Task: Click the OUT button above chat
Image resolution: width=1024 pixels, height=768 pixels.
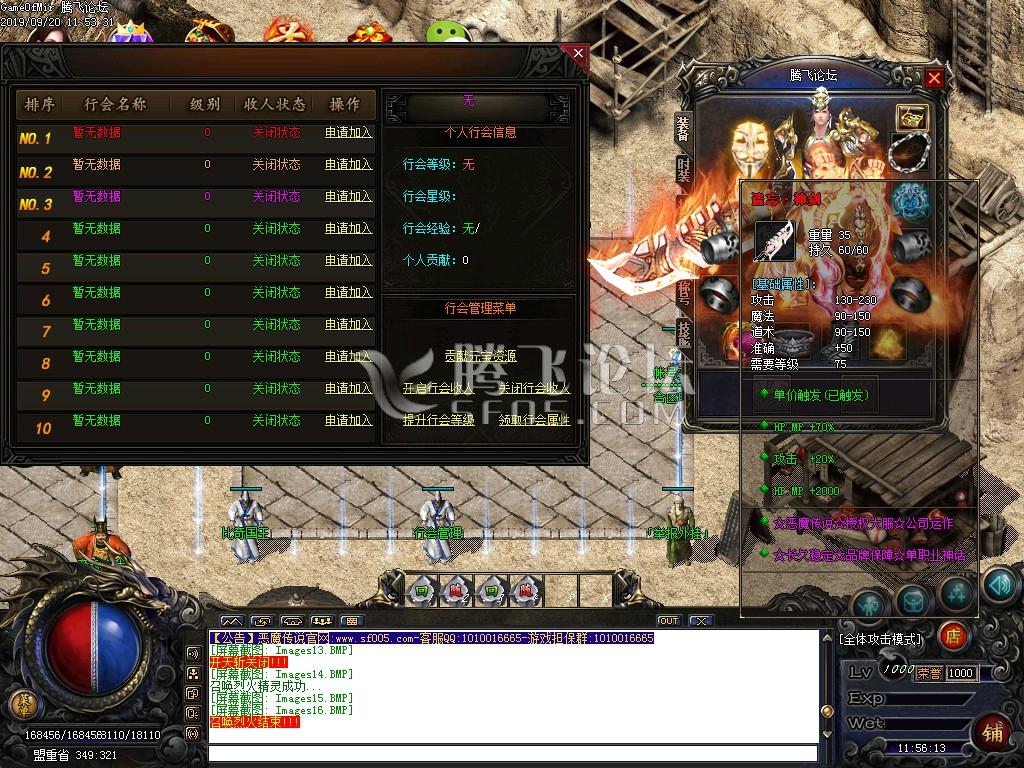Action: point(668,621)
